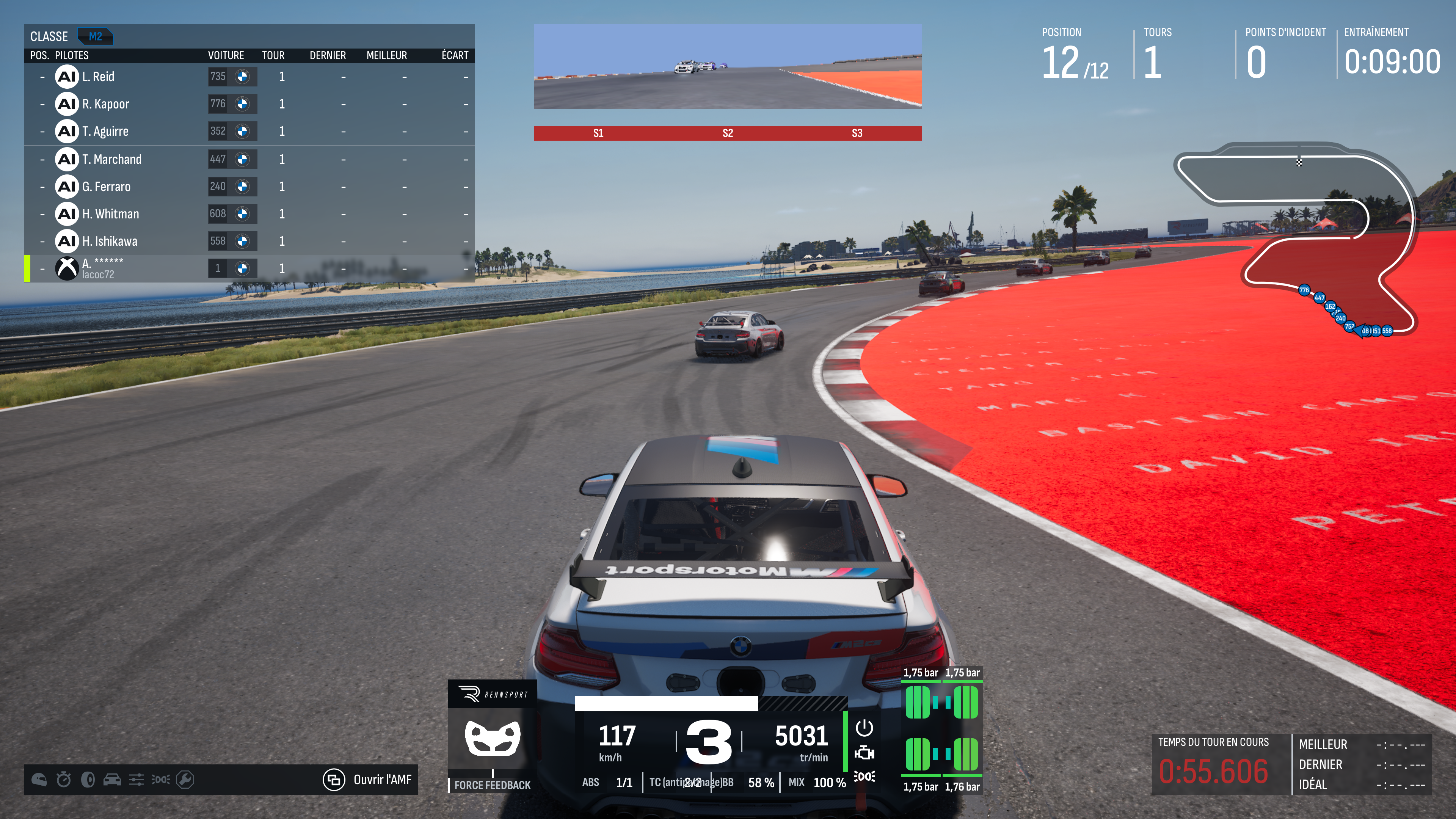Click the engine icon on the dashboard HUD

coord(864,753)
